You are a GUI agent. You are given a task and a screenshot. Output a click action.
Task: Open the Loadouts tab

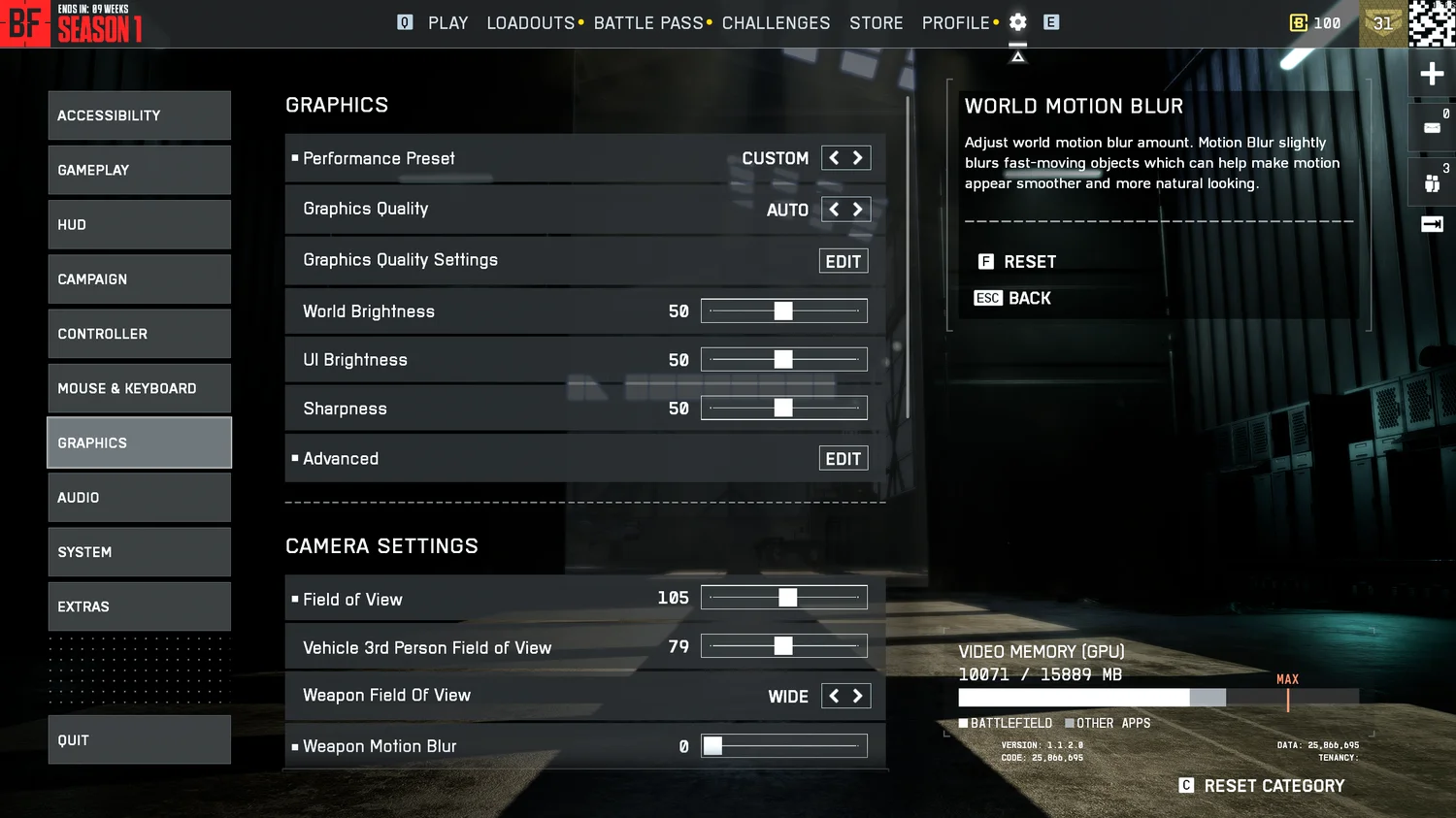click(530, 23)
